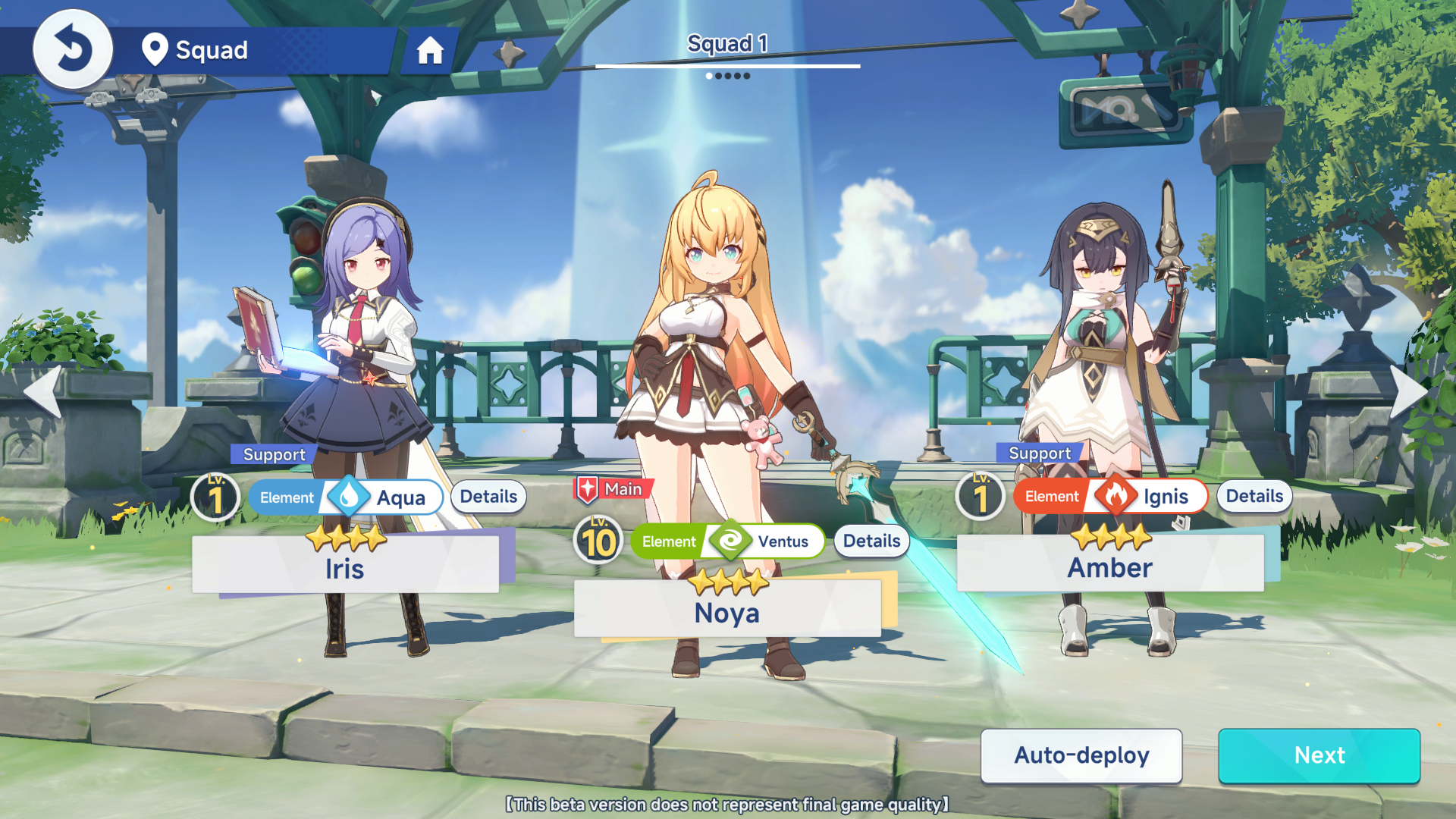
Task: Open the Squad location marker pin
Action: (155, 49)
